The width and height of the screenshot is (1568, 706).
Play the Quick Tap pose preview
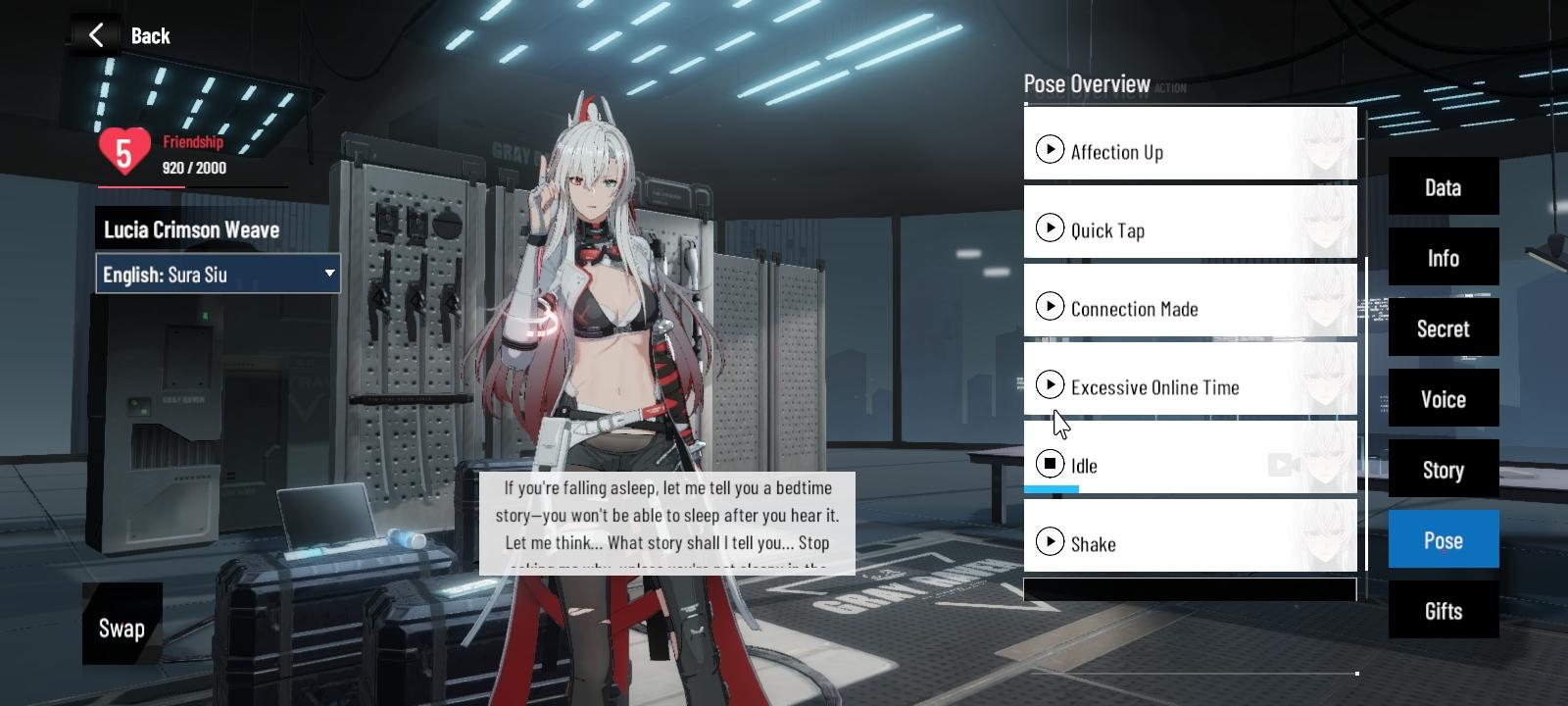[x=1052, y=227]
